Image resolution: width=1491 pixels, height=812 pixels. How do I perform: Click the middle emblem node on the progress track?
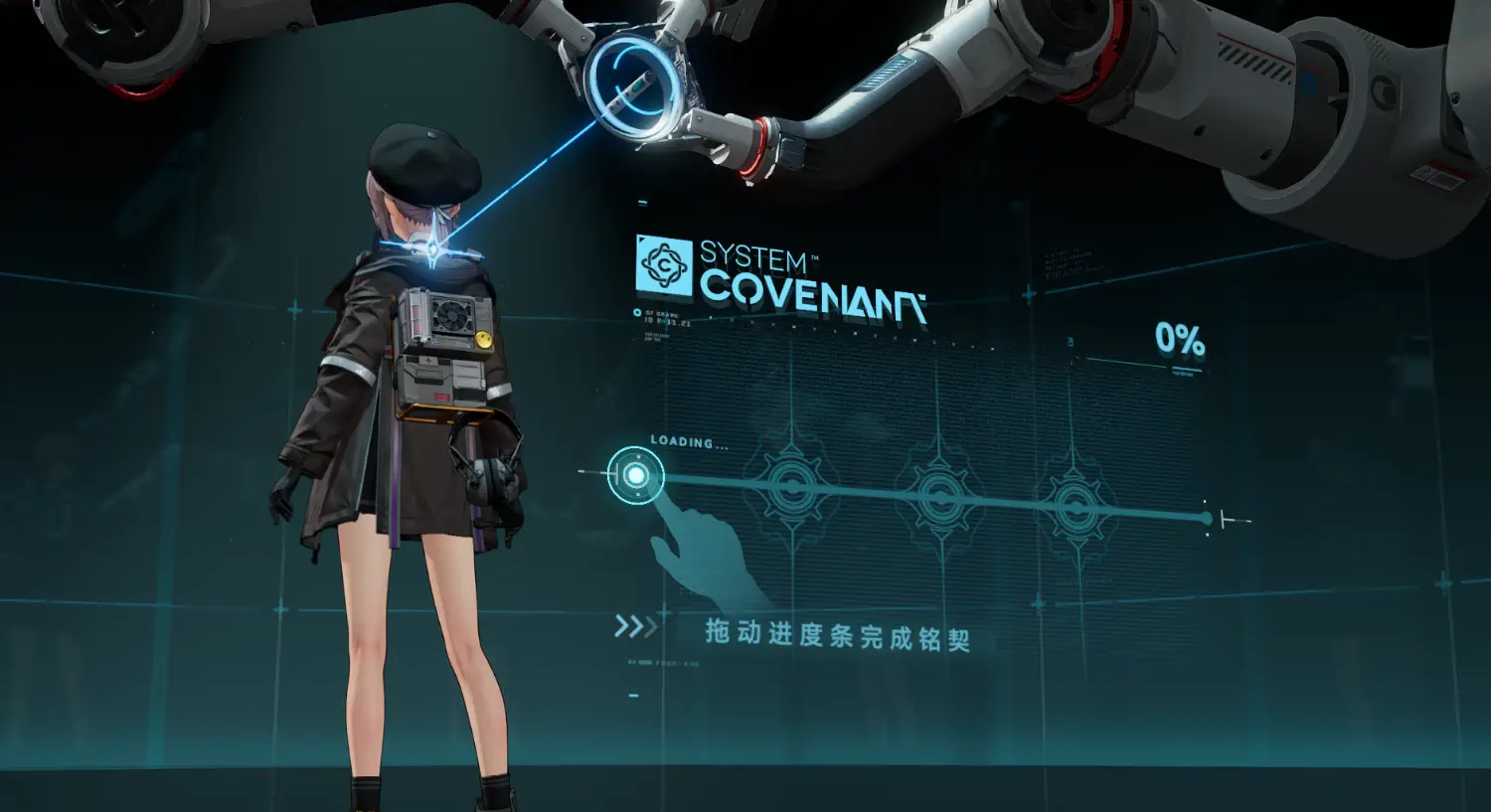[939, 496]
